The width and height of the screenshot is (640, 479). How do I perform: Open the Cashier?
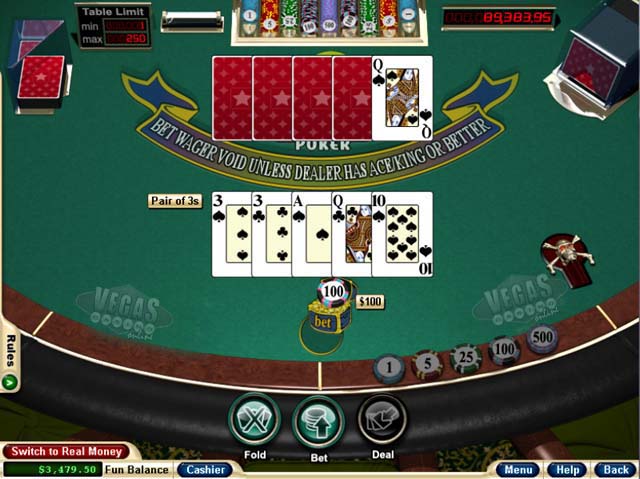point(204,469)
